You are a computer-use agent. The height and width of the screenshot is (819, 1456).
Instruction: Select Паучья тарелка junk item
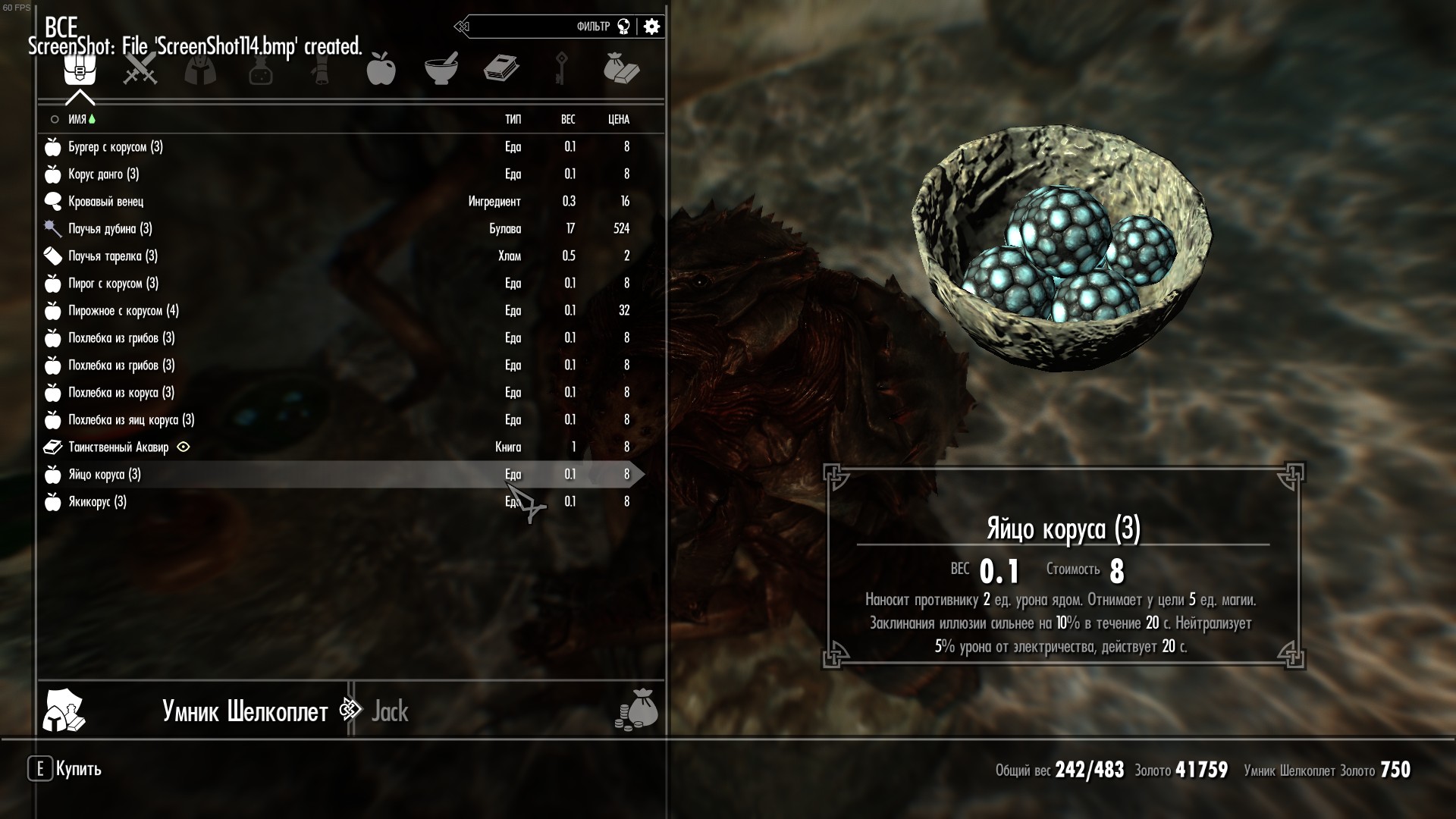coord(113,256)
